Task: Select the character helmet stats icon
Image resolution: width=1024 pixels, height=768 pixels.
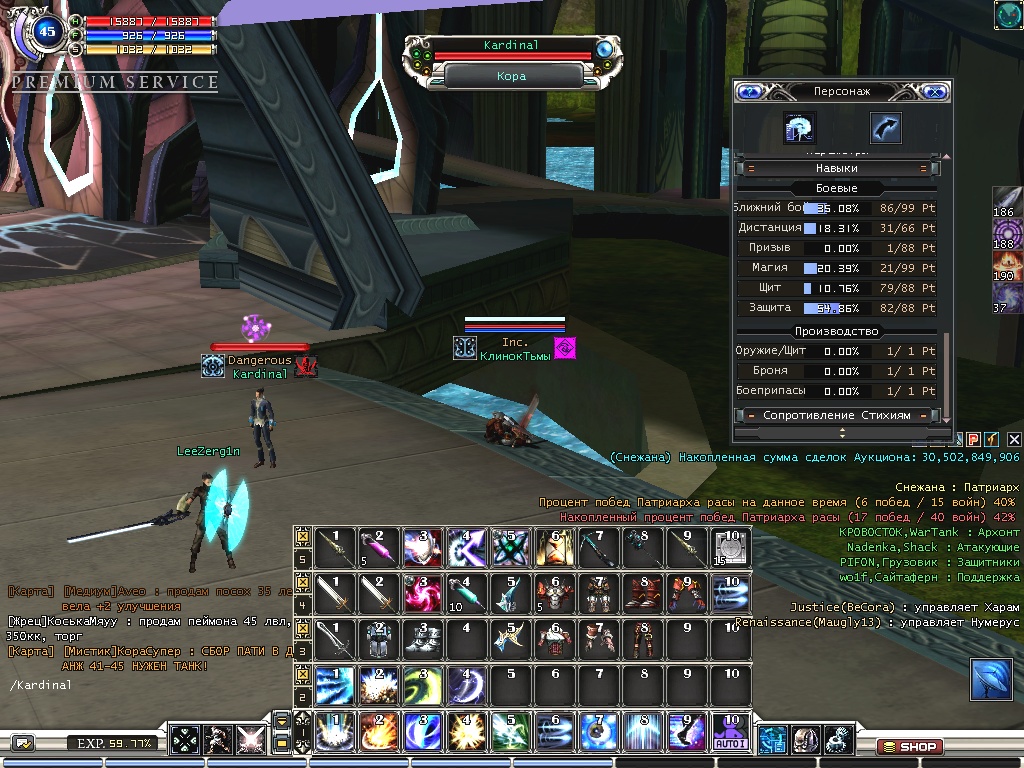Action: tap(800, 127)
